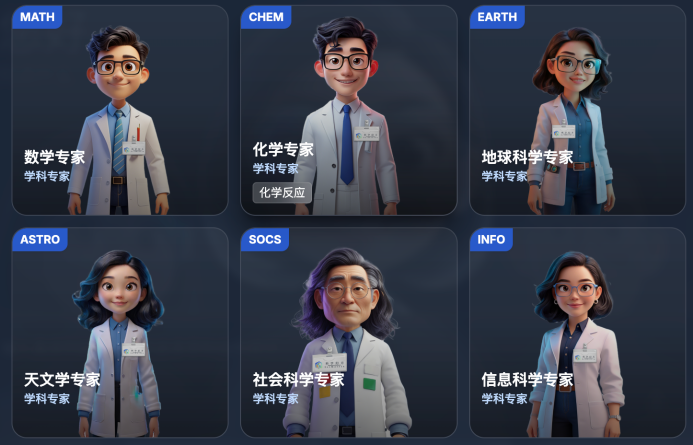Pick the 地球科学专家 earth science card

(577, 110)
